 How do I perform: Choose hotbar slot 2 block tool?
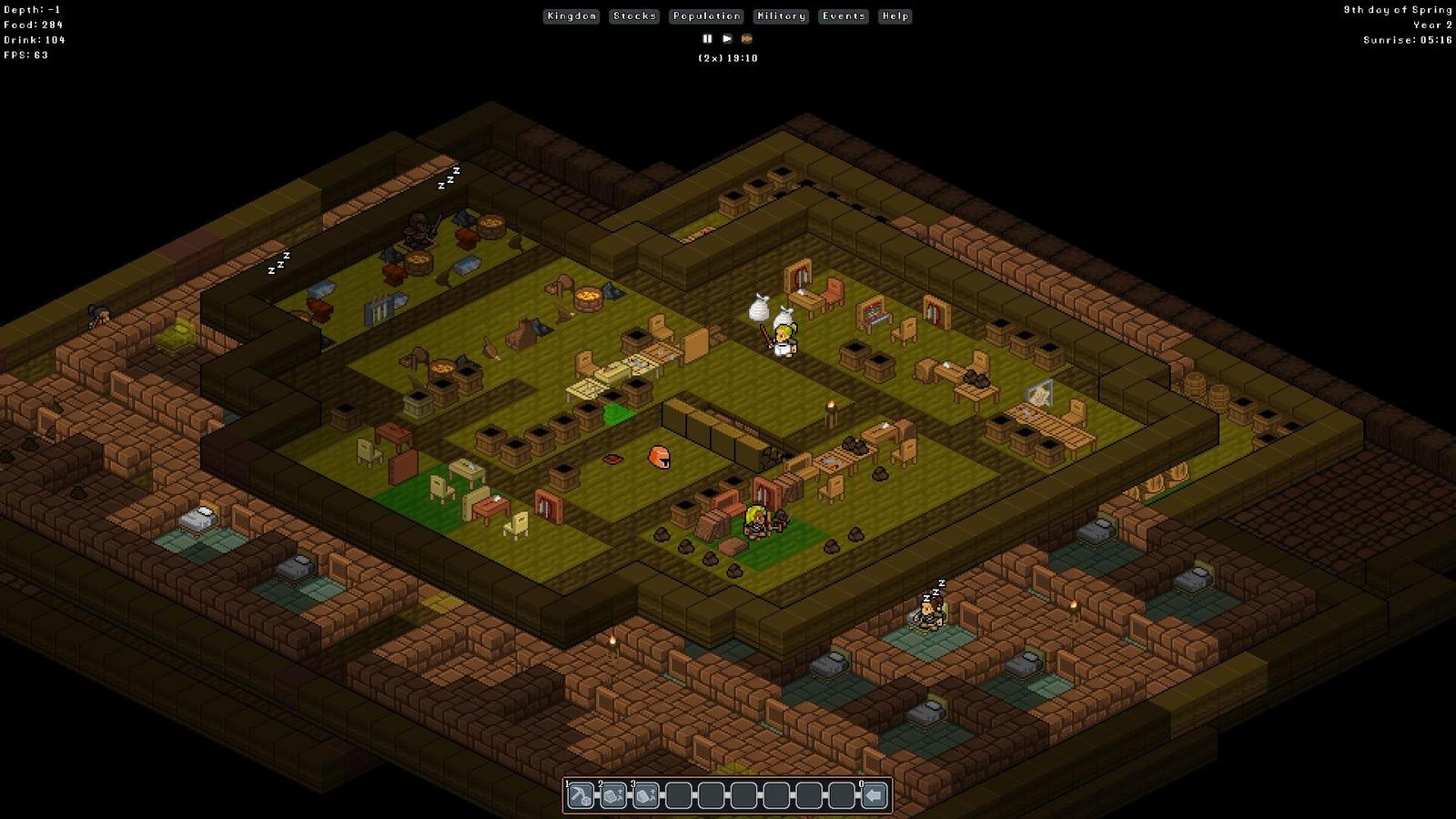[613, 796]
